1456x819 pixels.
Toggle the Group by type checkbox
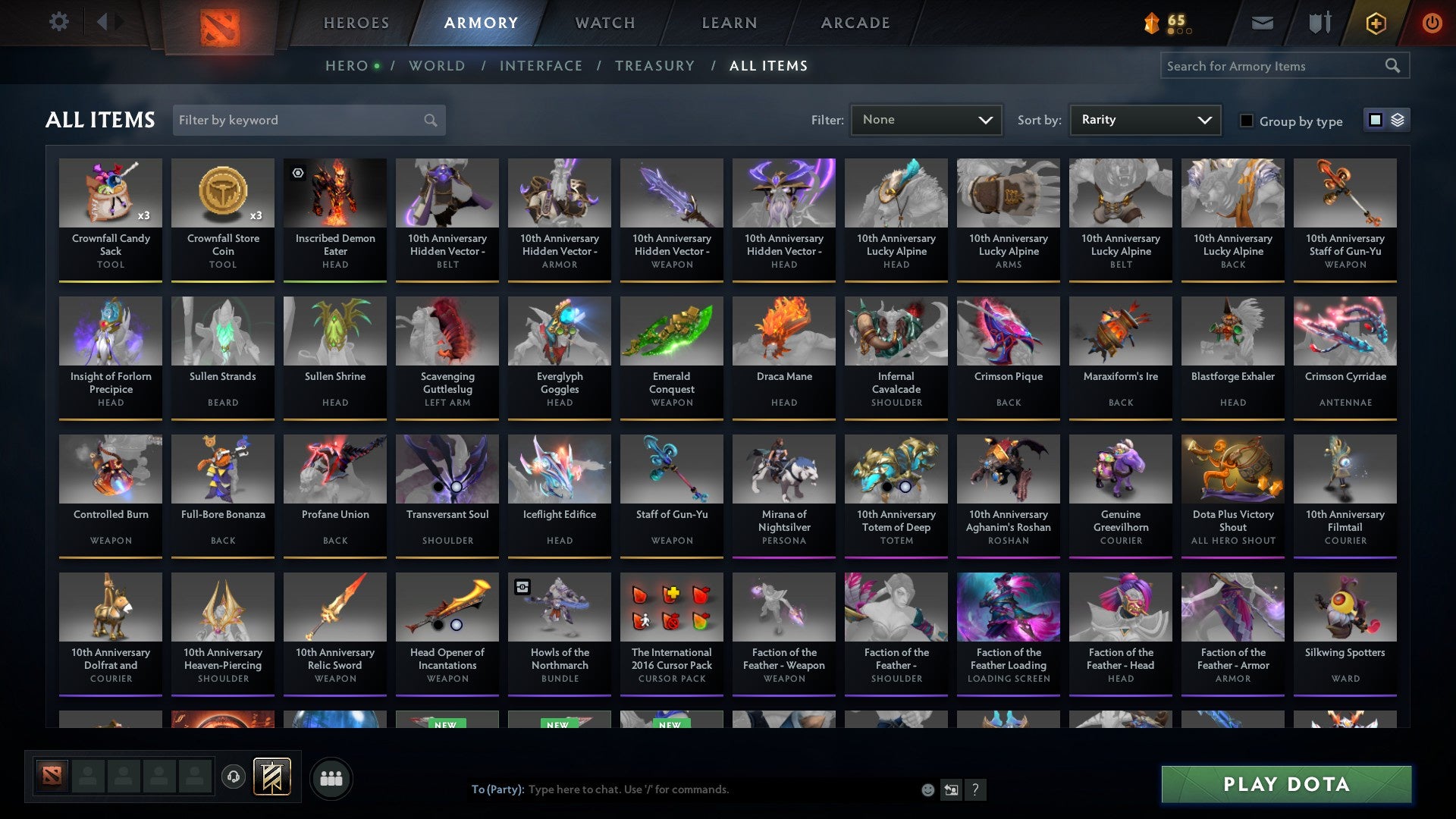coord(1247,121)
